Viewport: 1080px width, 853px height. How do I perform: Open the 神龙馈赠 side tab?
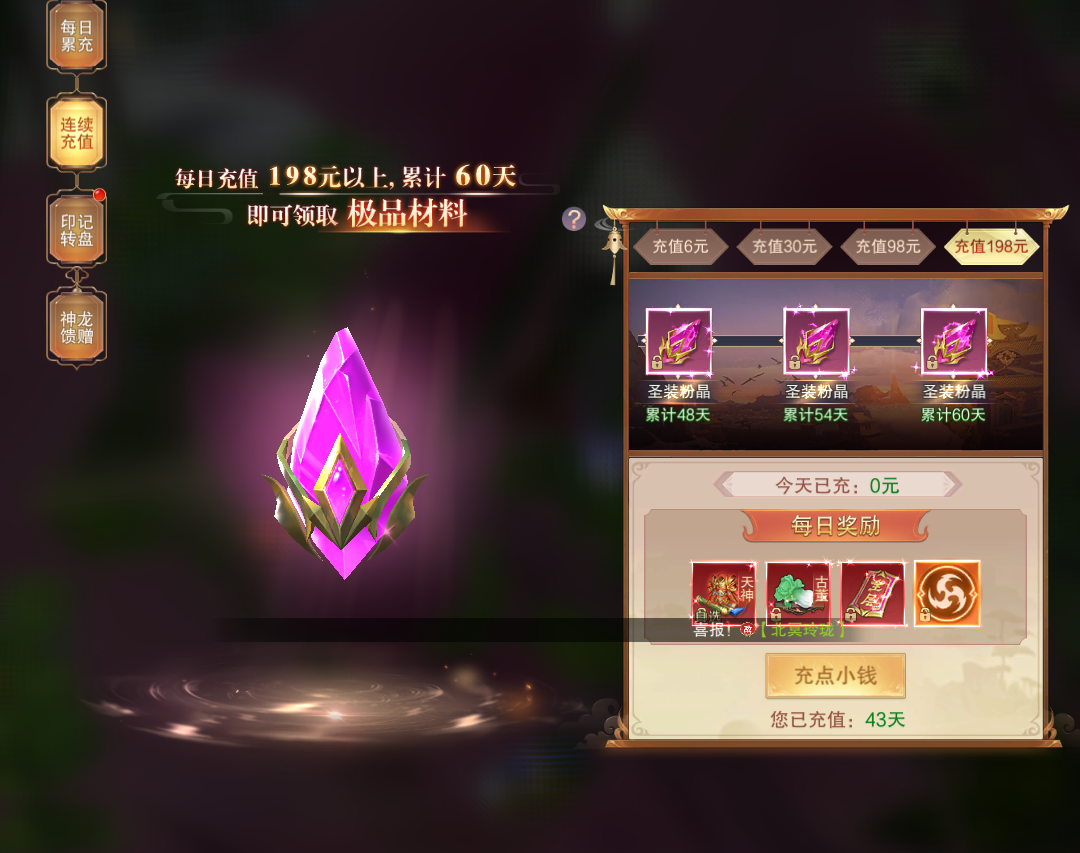[76, 326]
